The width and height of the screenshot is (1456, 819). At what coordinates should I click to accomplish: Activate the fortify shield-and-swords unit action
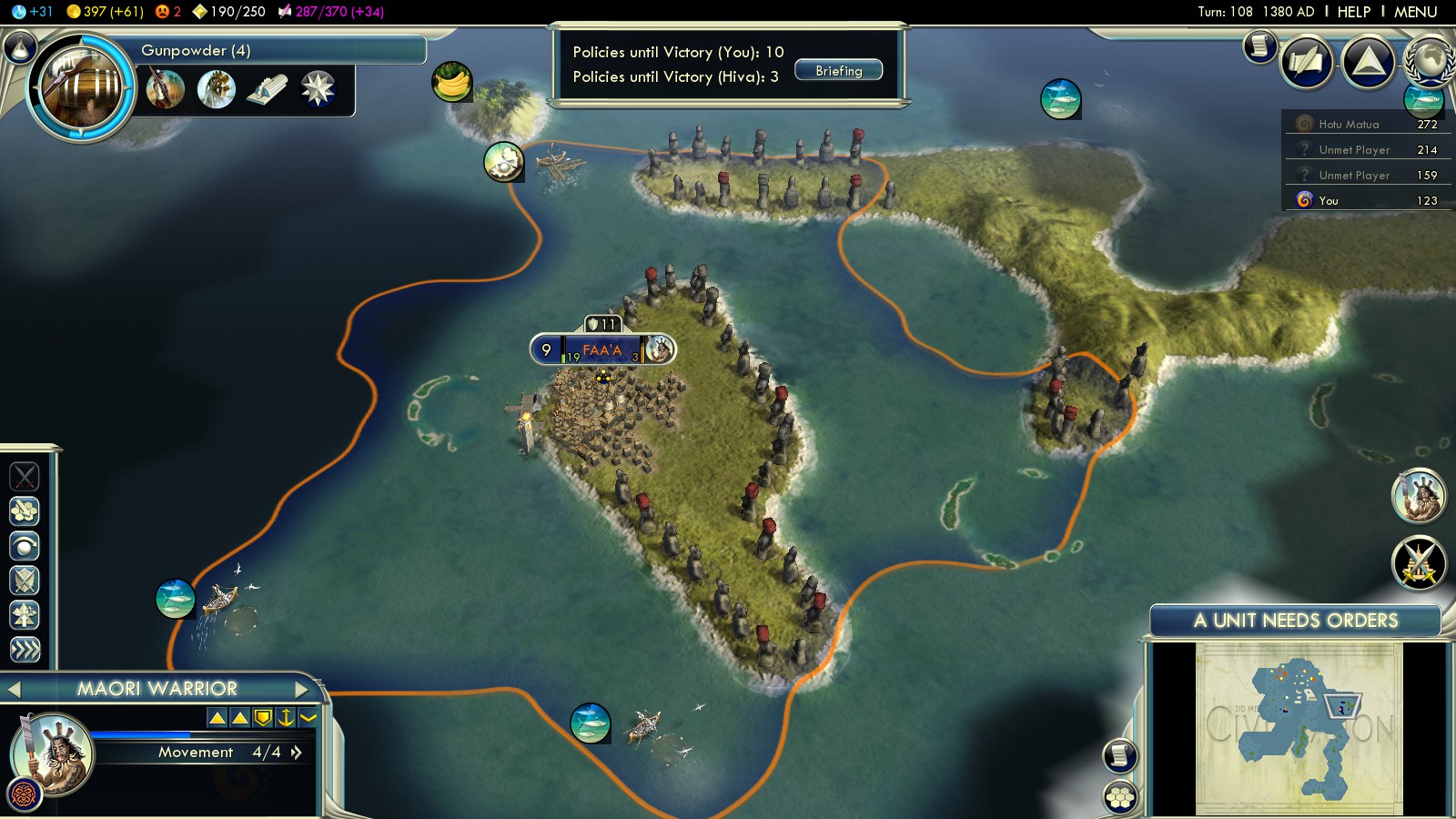[25, 581]
